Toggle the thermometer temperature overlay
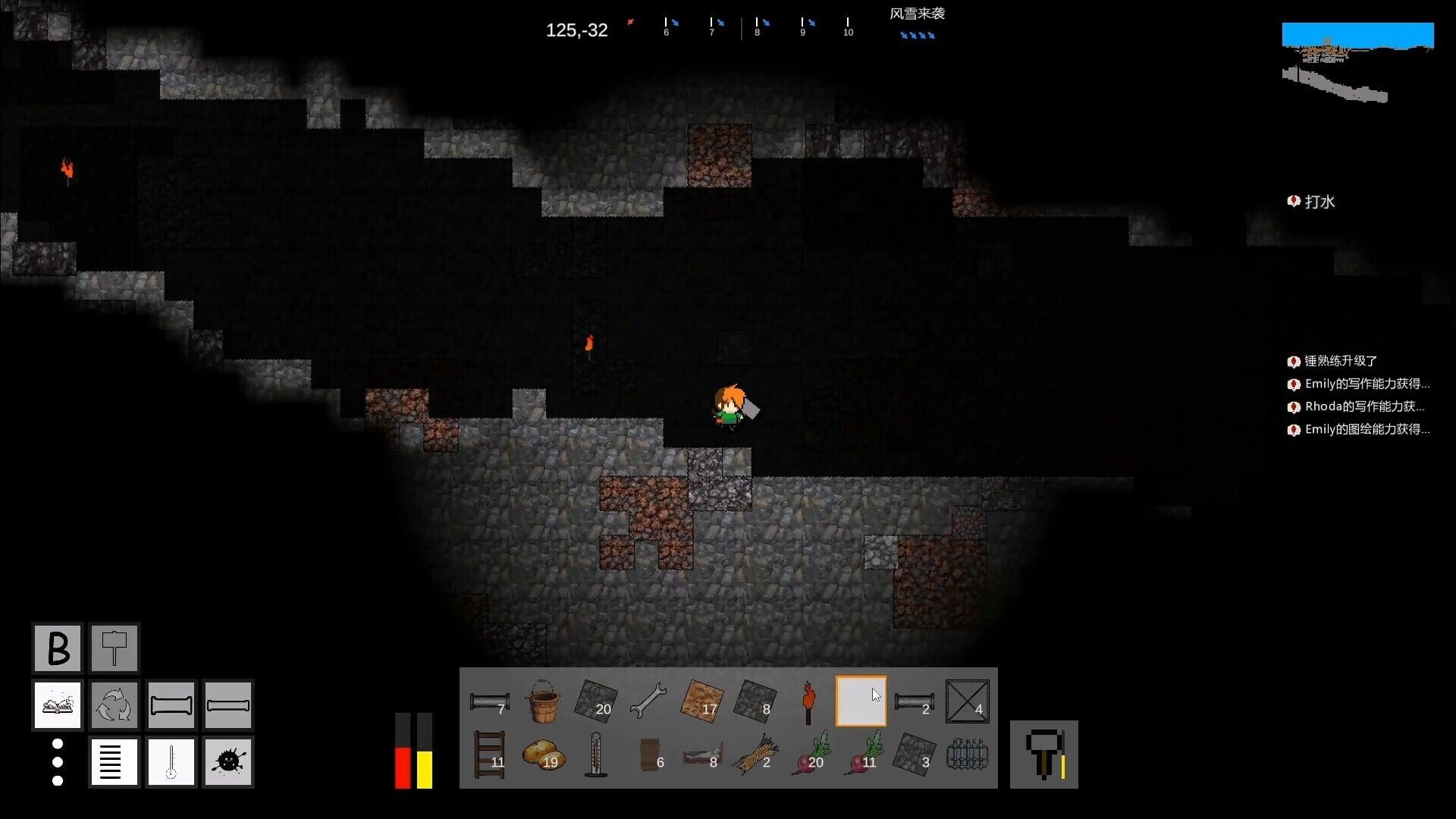 click(x=171, y=761)
